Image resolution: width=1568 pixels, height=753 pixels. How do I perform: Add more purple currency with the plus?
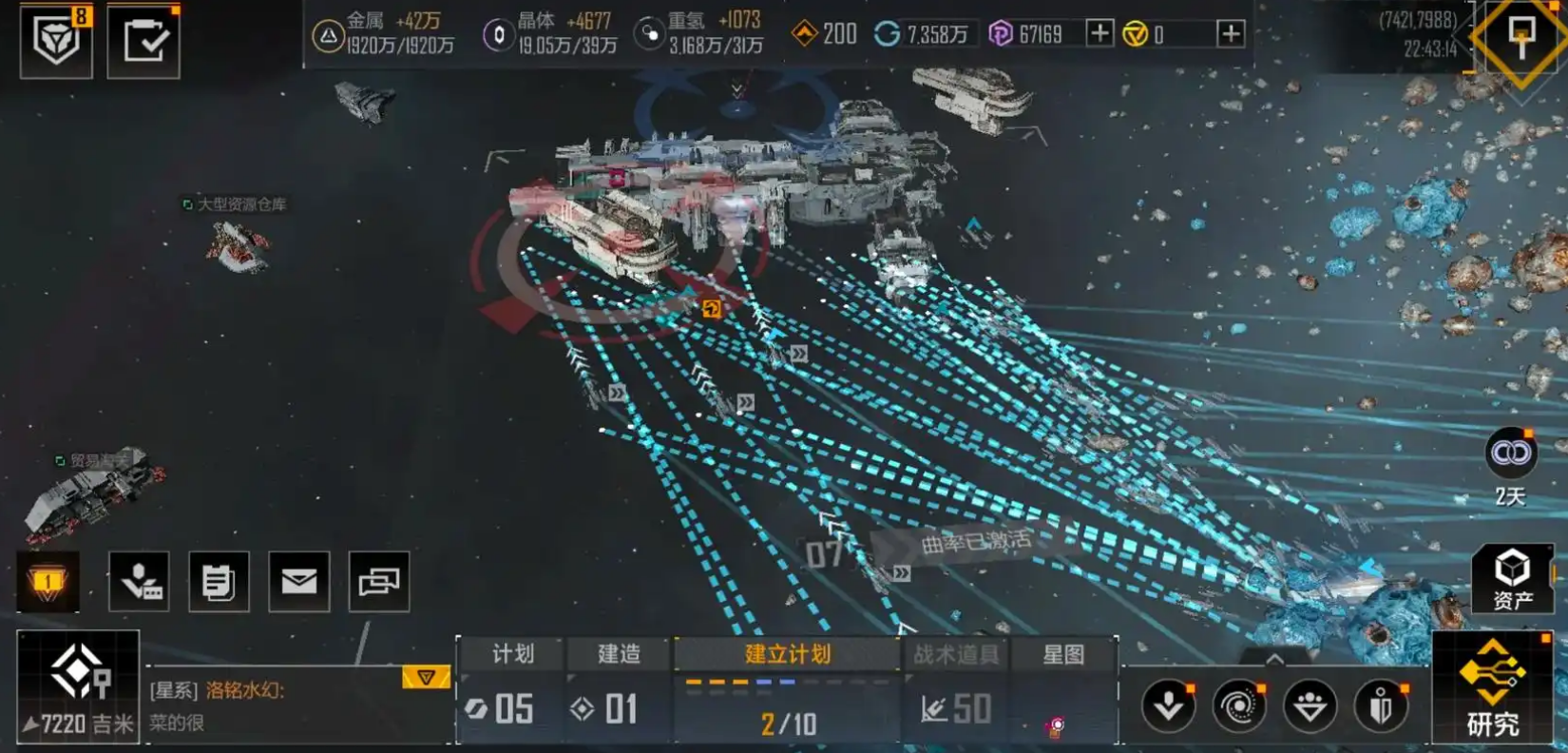[1100, 34]
